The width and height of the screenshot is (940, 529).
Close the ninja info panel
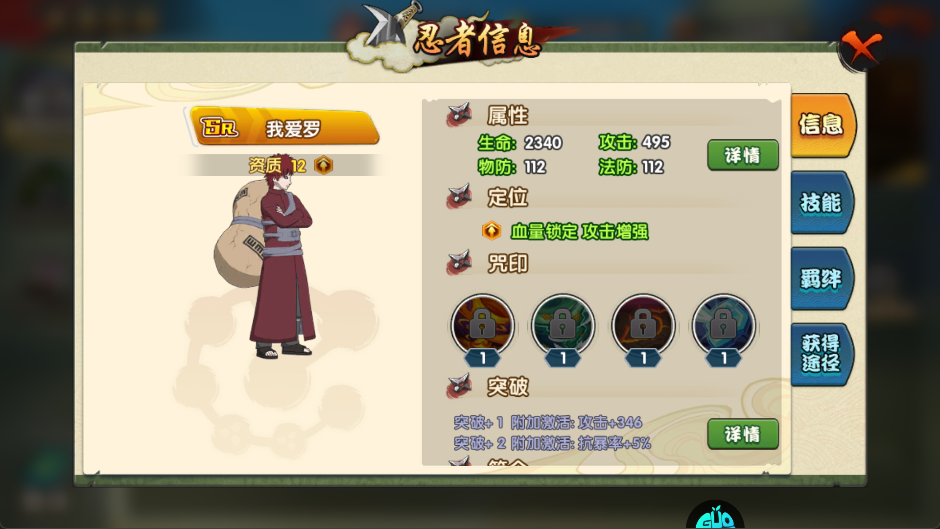(860, 46)
